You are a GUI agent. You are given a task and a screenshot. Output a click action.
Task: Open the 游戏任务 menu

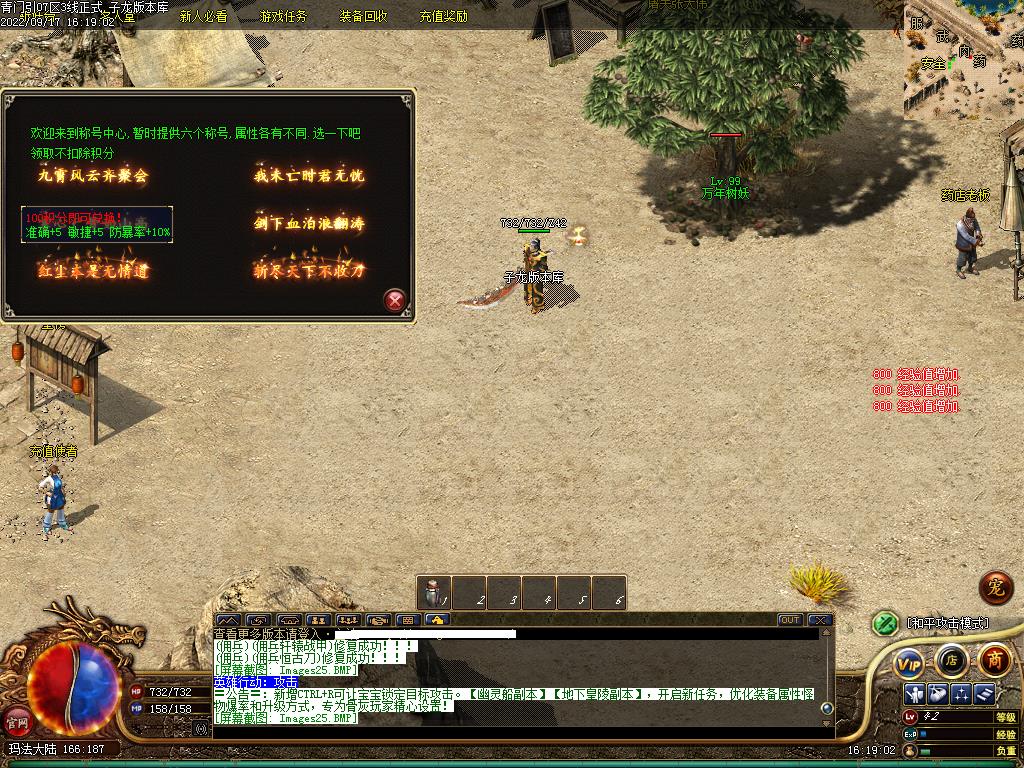[x=283, y=16]
